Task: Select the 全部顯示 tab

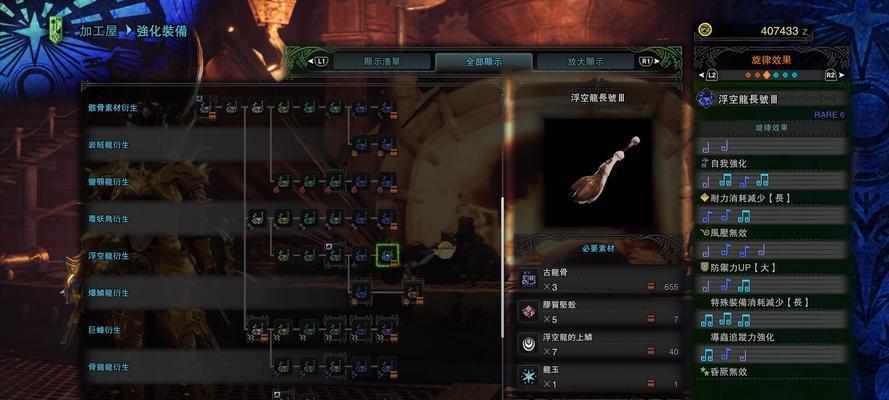Action: [x=482, y=61]
